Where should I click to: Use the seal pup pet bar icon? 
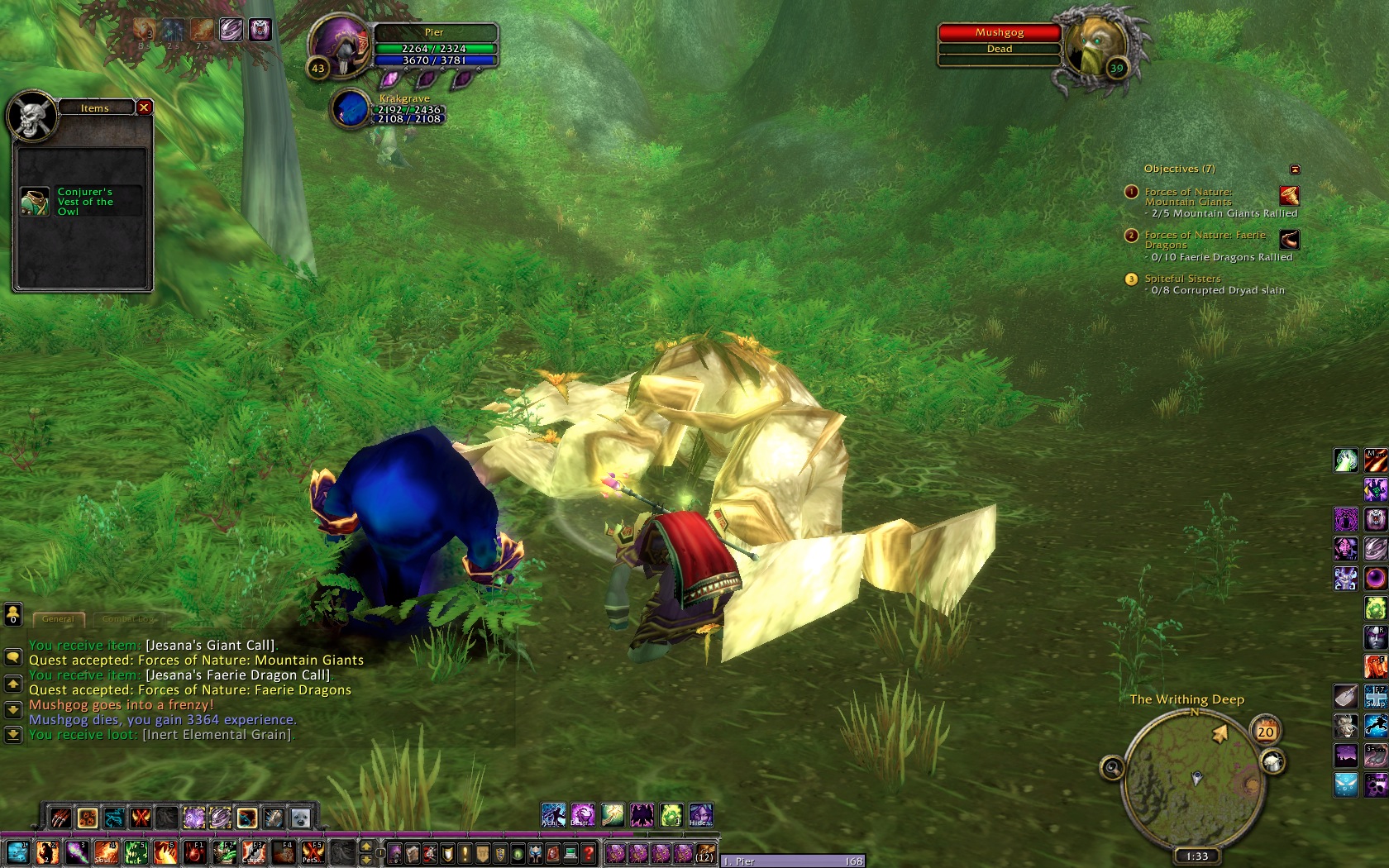300,818
